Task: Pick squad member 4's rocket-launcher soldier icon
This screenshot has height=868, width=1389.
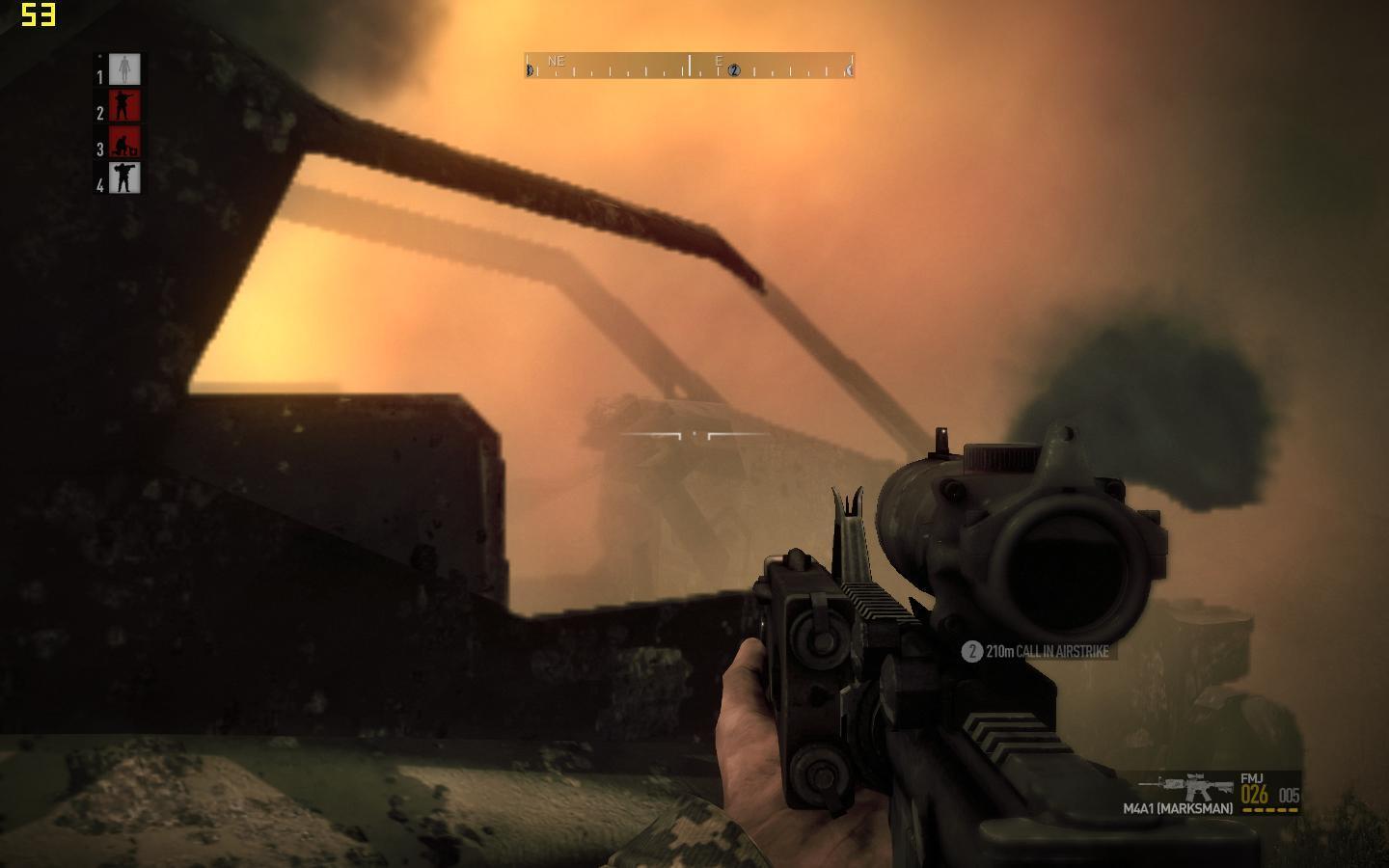Action: tap(124, 177)
